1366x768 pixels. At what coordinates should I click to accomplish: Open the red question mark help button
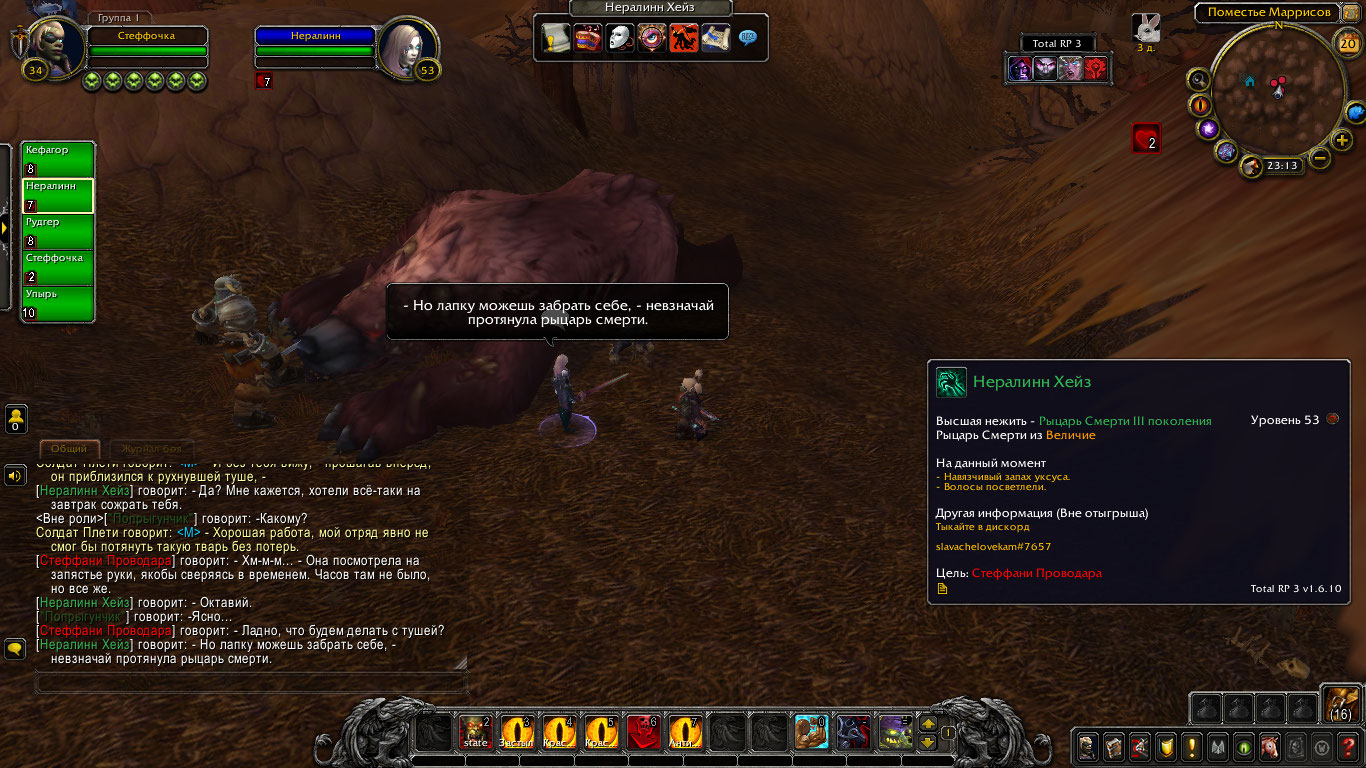pyautogui.click(x=1348, y=746)
